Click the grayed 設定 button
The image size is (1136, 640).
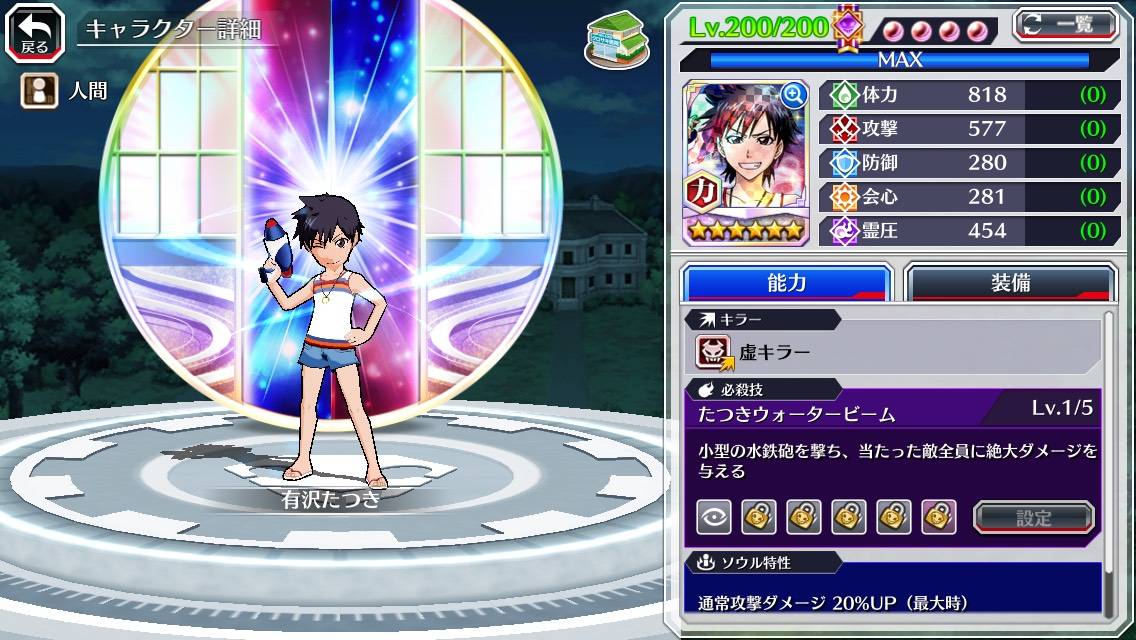[1034, 517]
